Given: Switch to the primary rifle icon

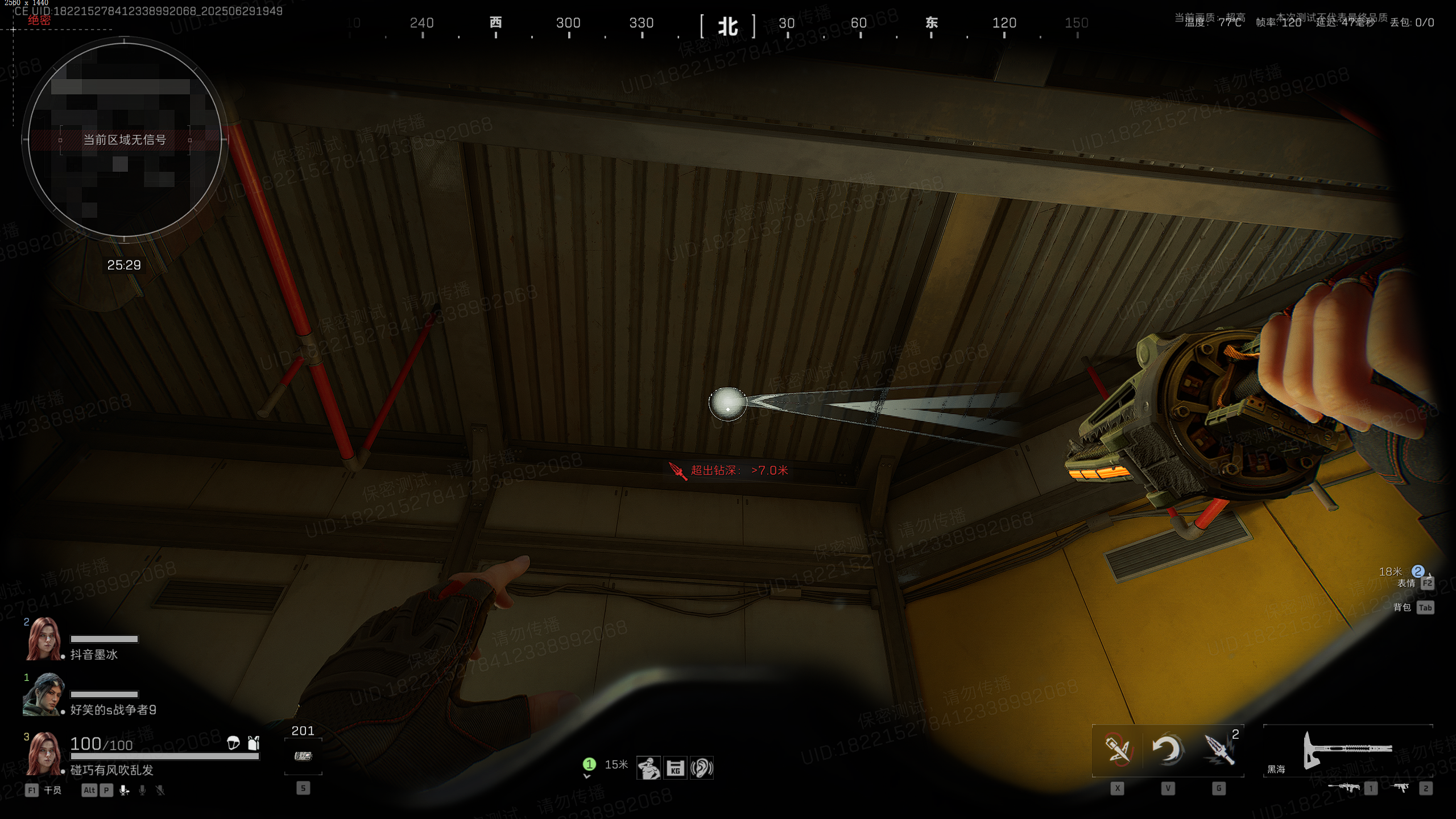Looking at the screenshot, I should tap(1344, 788).
